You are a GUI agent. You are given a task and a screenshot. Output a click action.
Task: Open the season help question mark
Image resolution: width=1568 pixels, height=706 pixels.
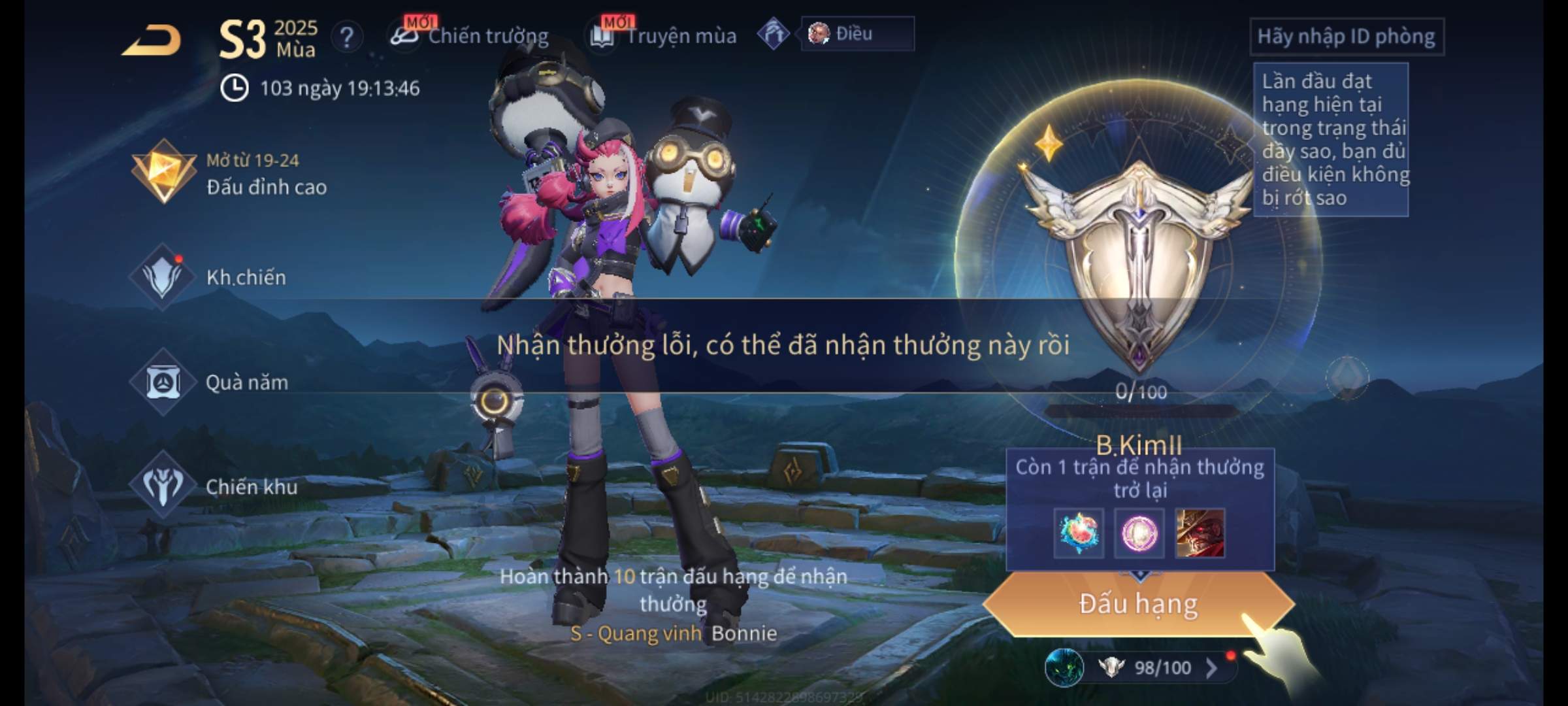[347, 37]
